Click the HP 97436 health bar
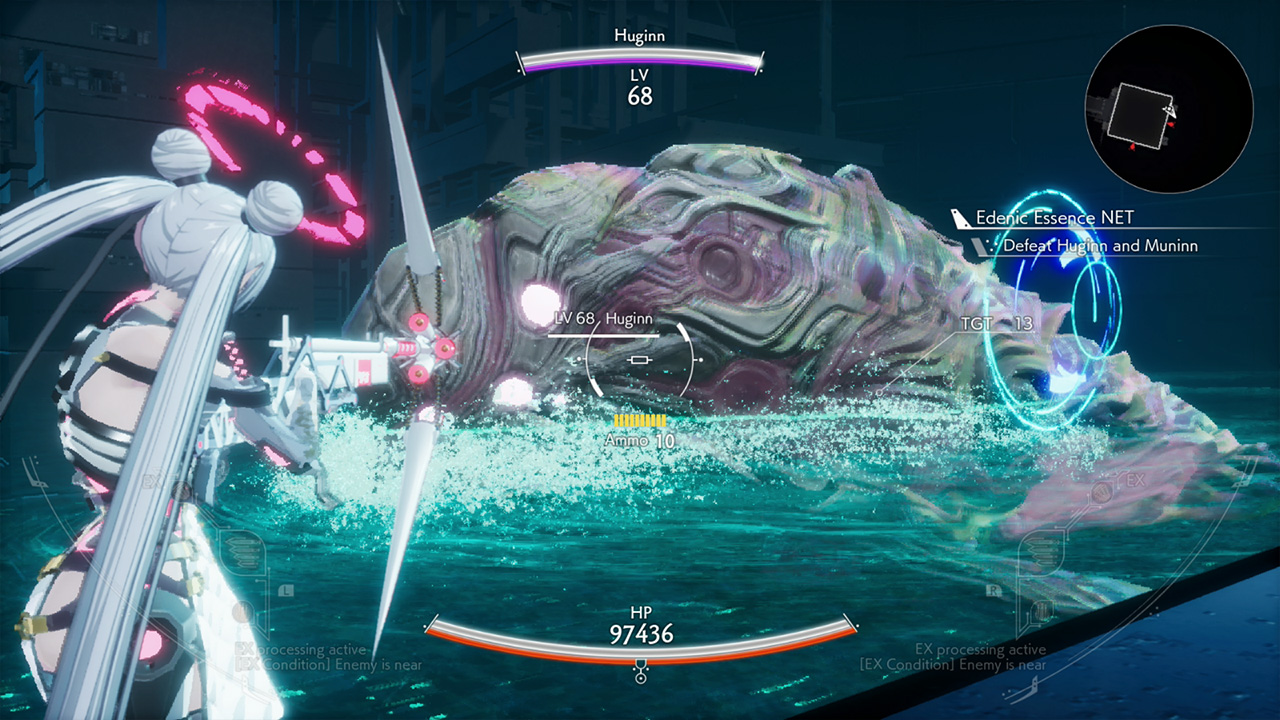 point(639,623)
